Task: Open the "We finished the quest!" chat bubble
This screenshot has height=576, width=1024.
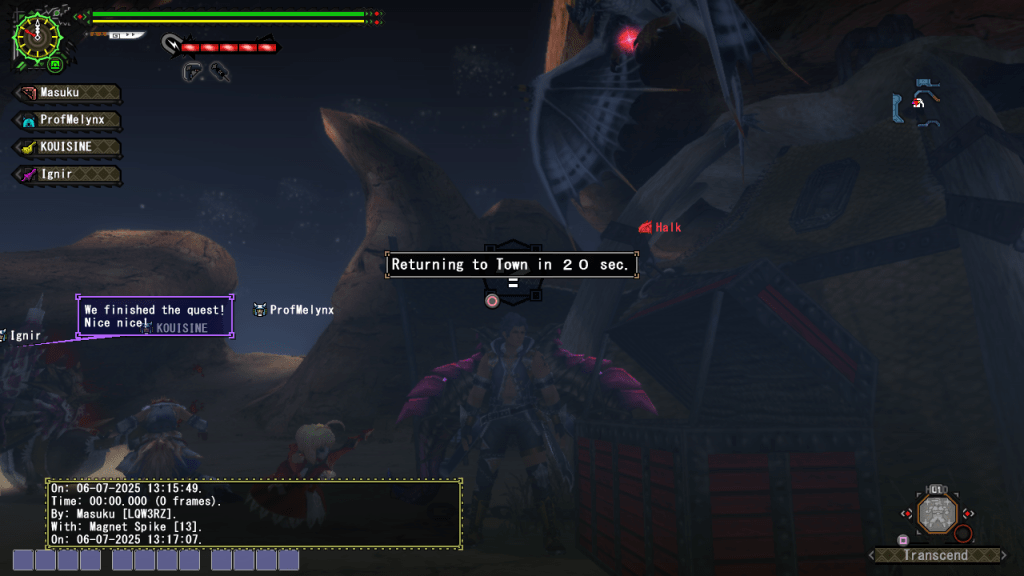Action: click(155, 316)
